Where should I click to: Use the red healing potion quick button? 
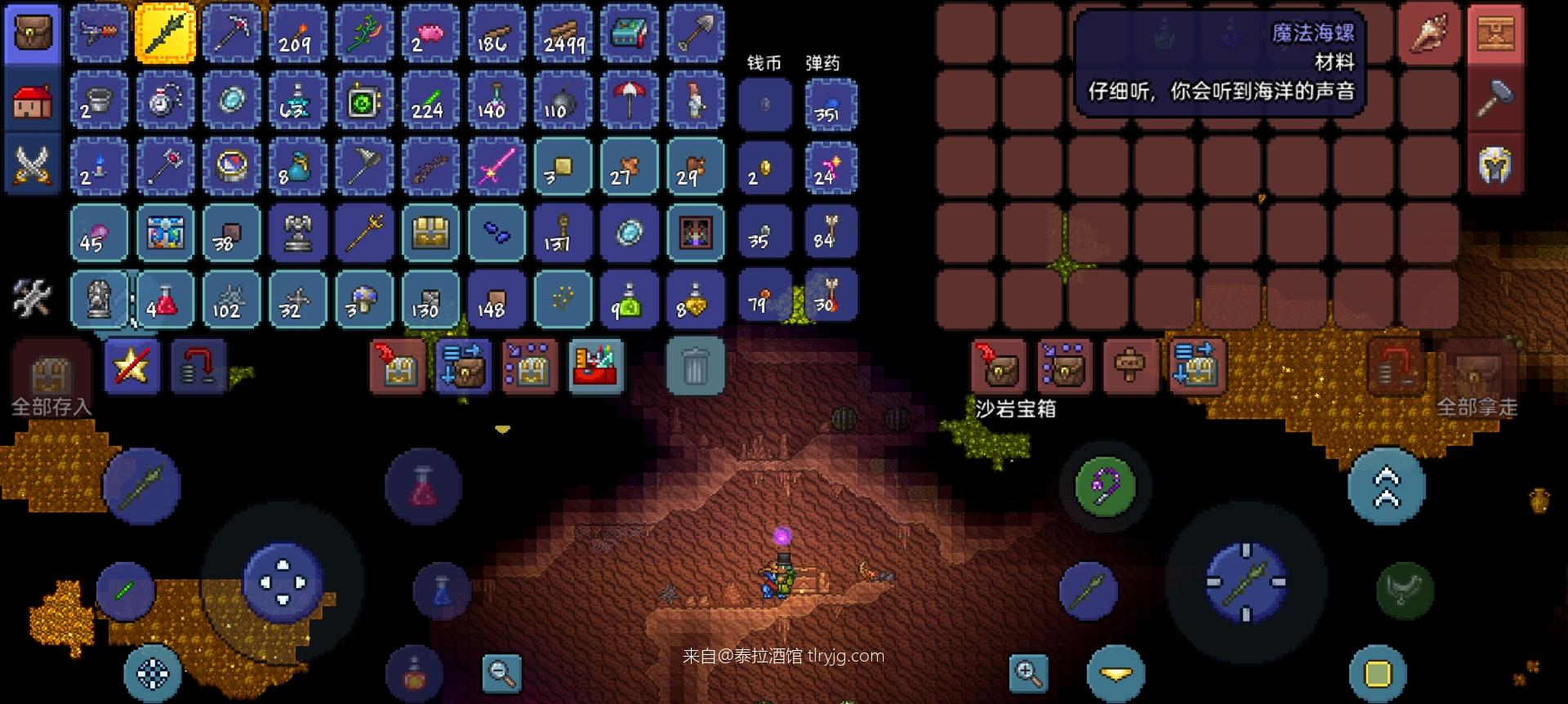tap(423, 487)
